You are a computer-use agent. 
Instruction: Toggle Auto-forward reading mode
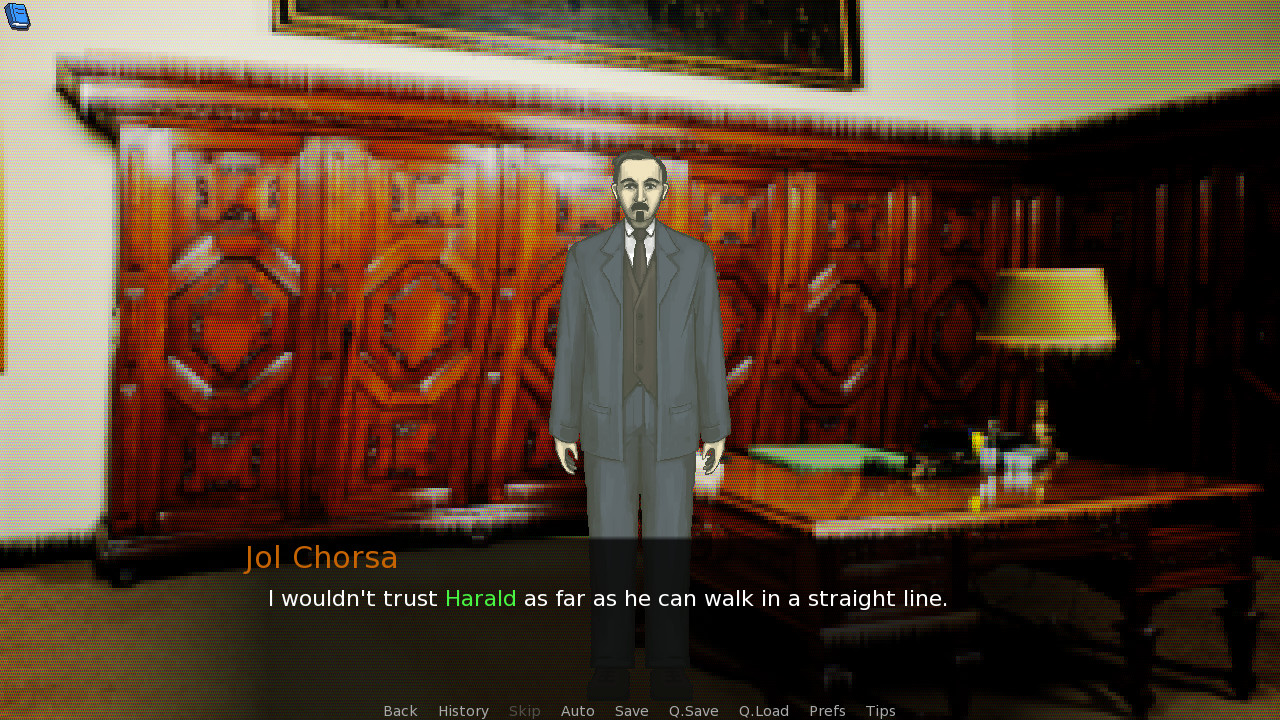(578, 710)
